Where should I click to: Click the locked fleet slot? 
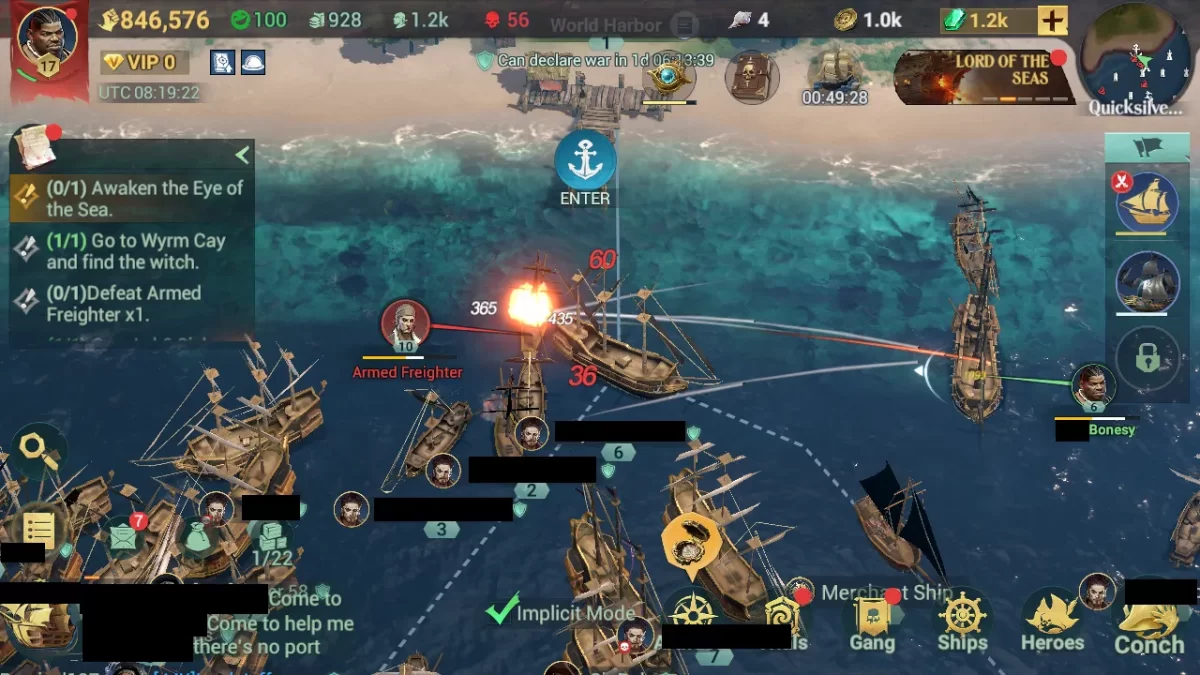coord(1147,359)
